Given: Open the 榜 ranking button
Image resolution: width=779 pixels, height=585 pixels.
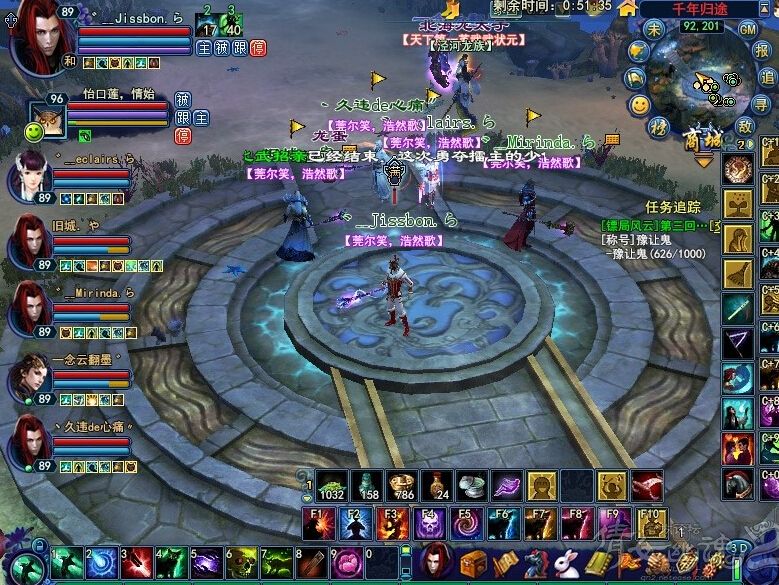Looking at the screenshot, I should (659, 126).
